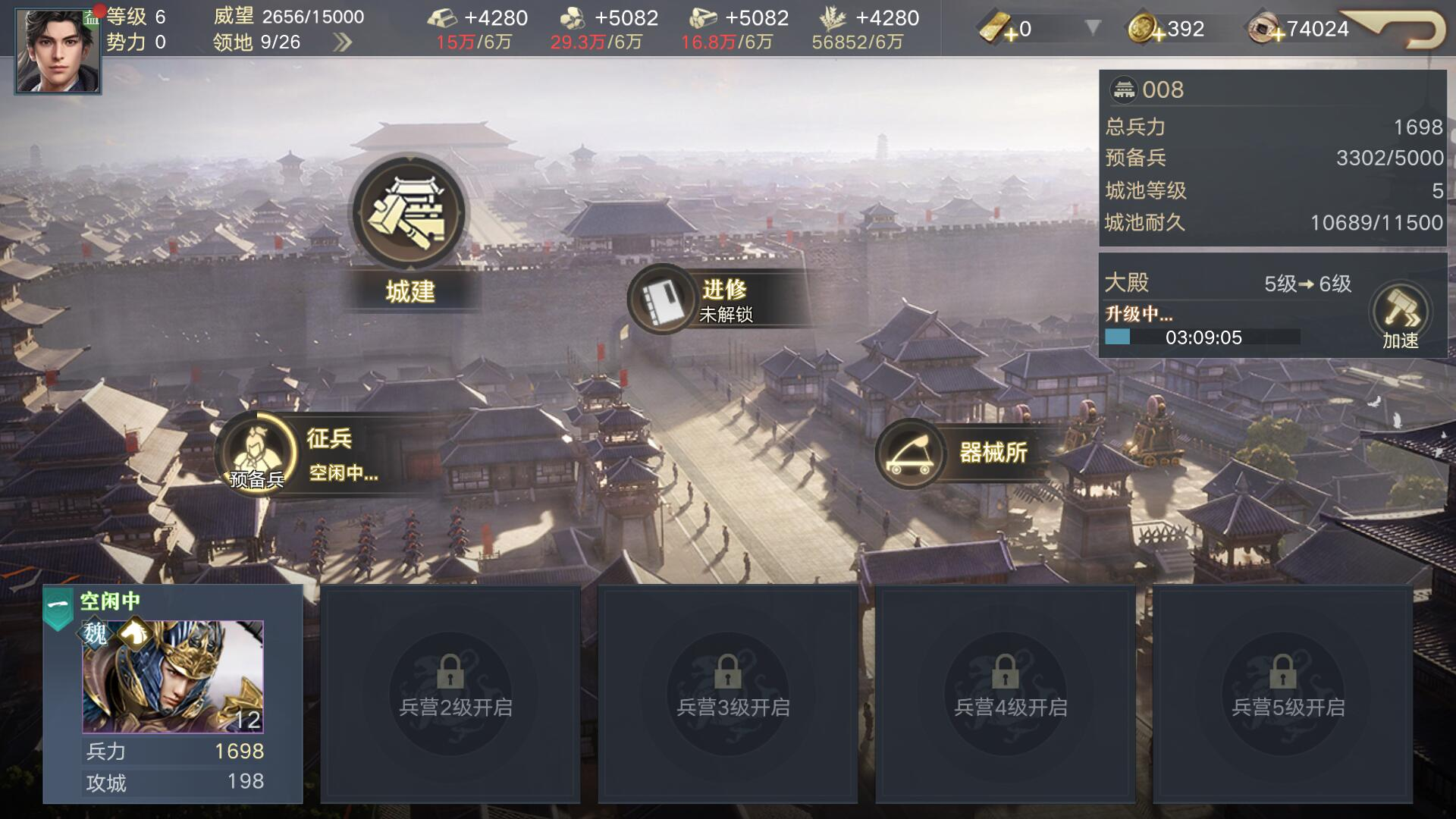This screenshot has height=819, width=1456.
Task: Open the 大殿 upgrade progress panel
Action: (x=1228, y=307)
